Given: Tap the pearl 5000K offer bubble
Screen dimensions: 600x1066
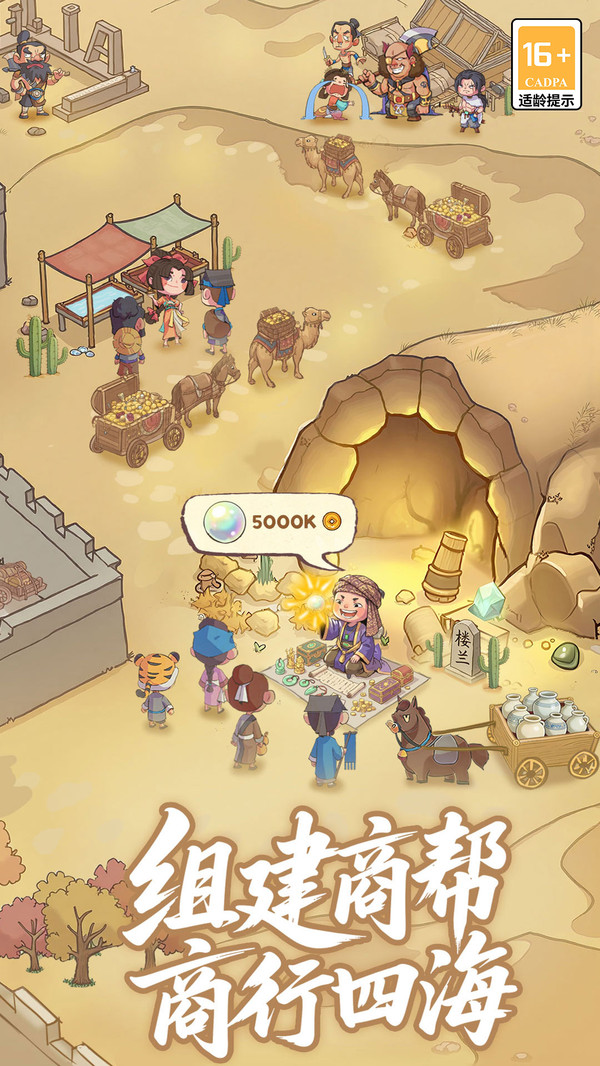Looking at the screenshot, I should pyautogui.click(x=268, y=522).
